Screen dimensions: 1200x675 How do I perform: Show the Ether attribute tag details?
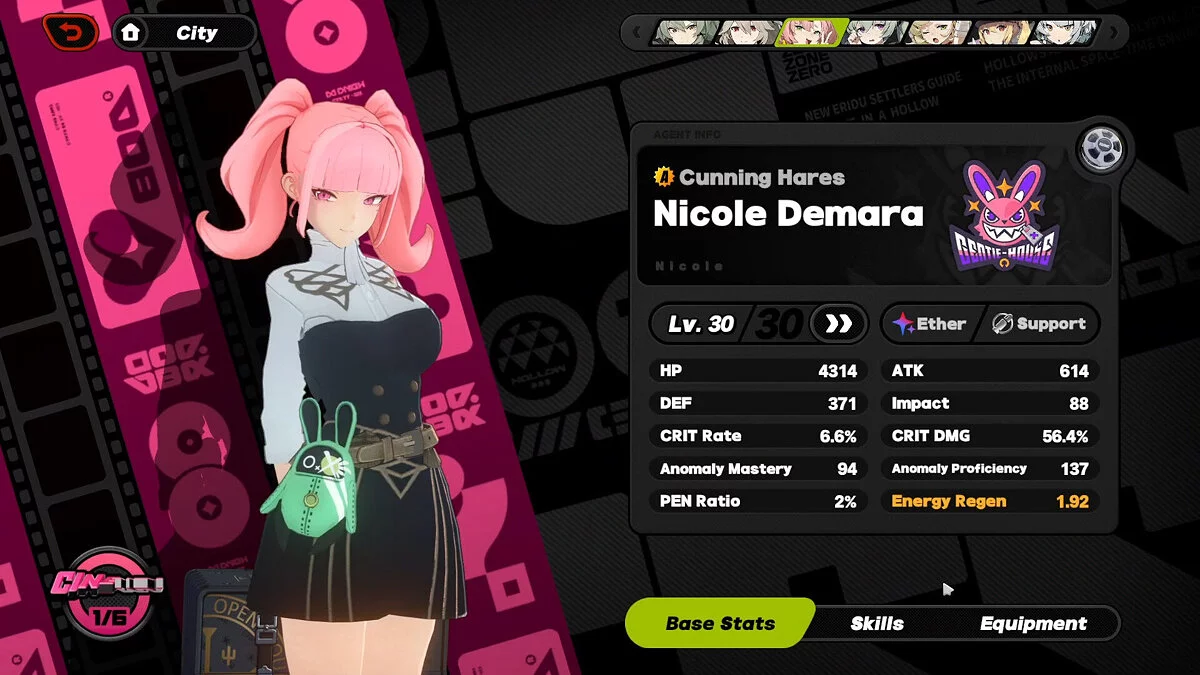(929, 324)
